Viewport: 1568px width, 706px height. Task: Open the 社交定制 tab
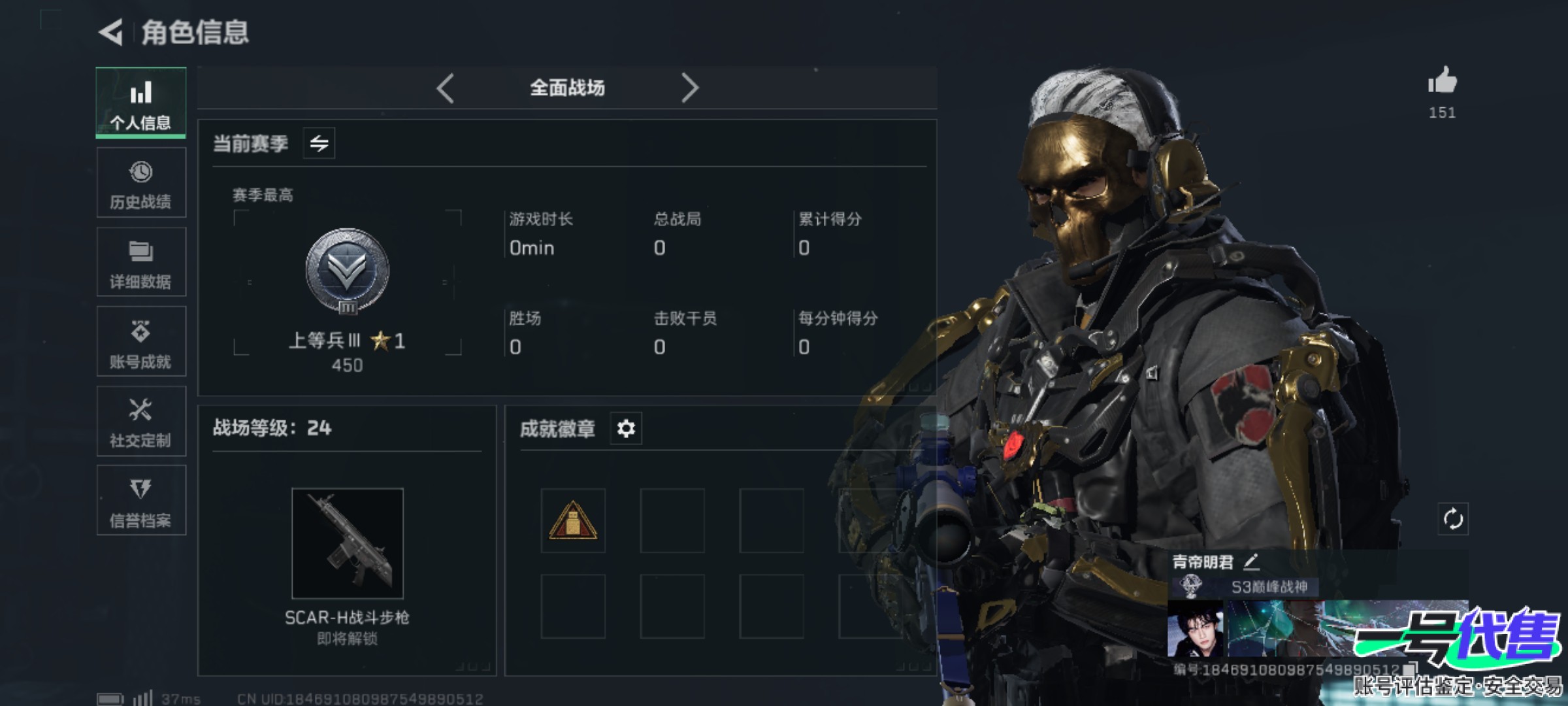pyautogui.click(x=141, y=422)
